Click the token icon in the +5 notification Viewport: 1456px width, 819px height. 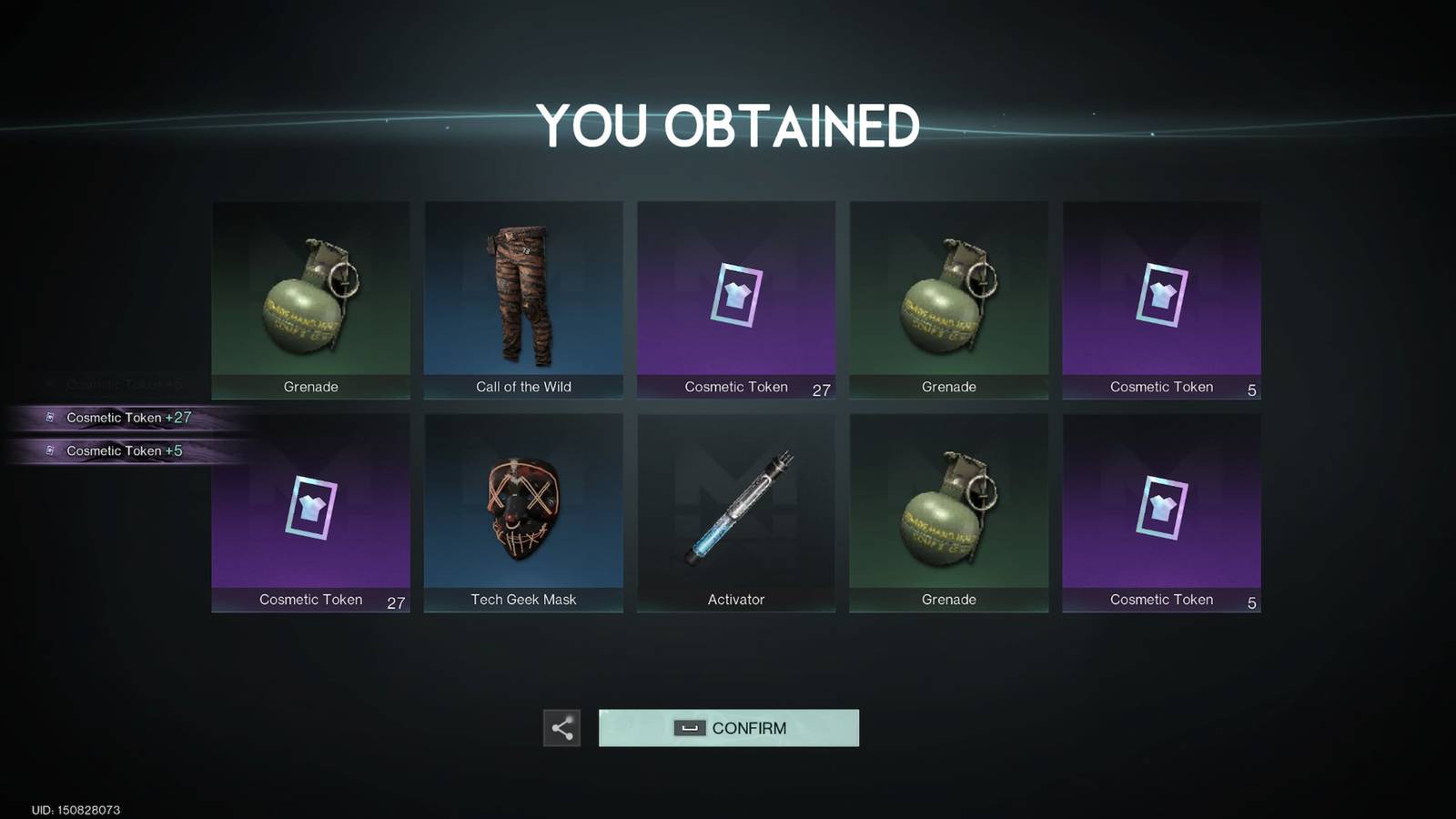point(52,450)
